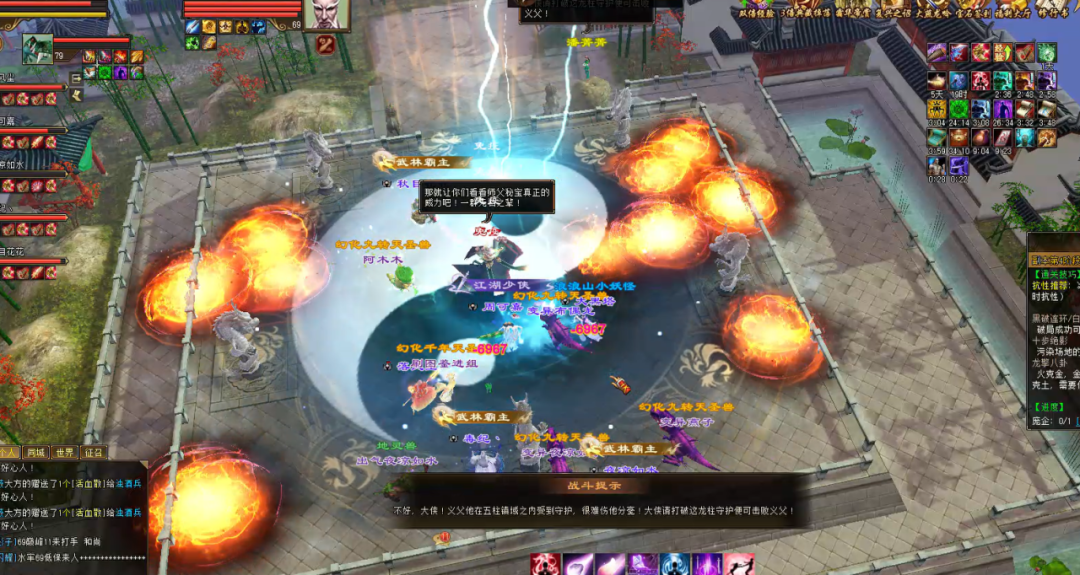
Task: Switch to the 同城 chat tab
Action: click(x=37, y=453)
